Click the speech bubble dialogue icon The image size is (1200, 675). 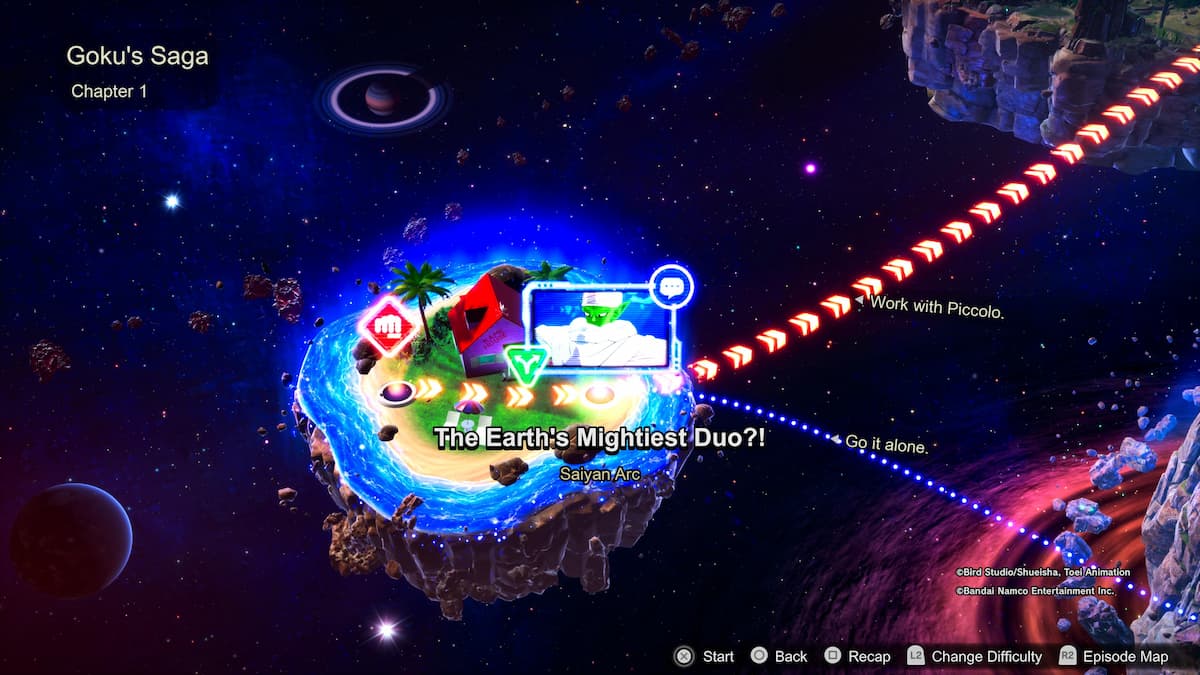coord(670,287)
